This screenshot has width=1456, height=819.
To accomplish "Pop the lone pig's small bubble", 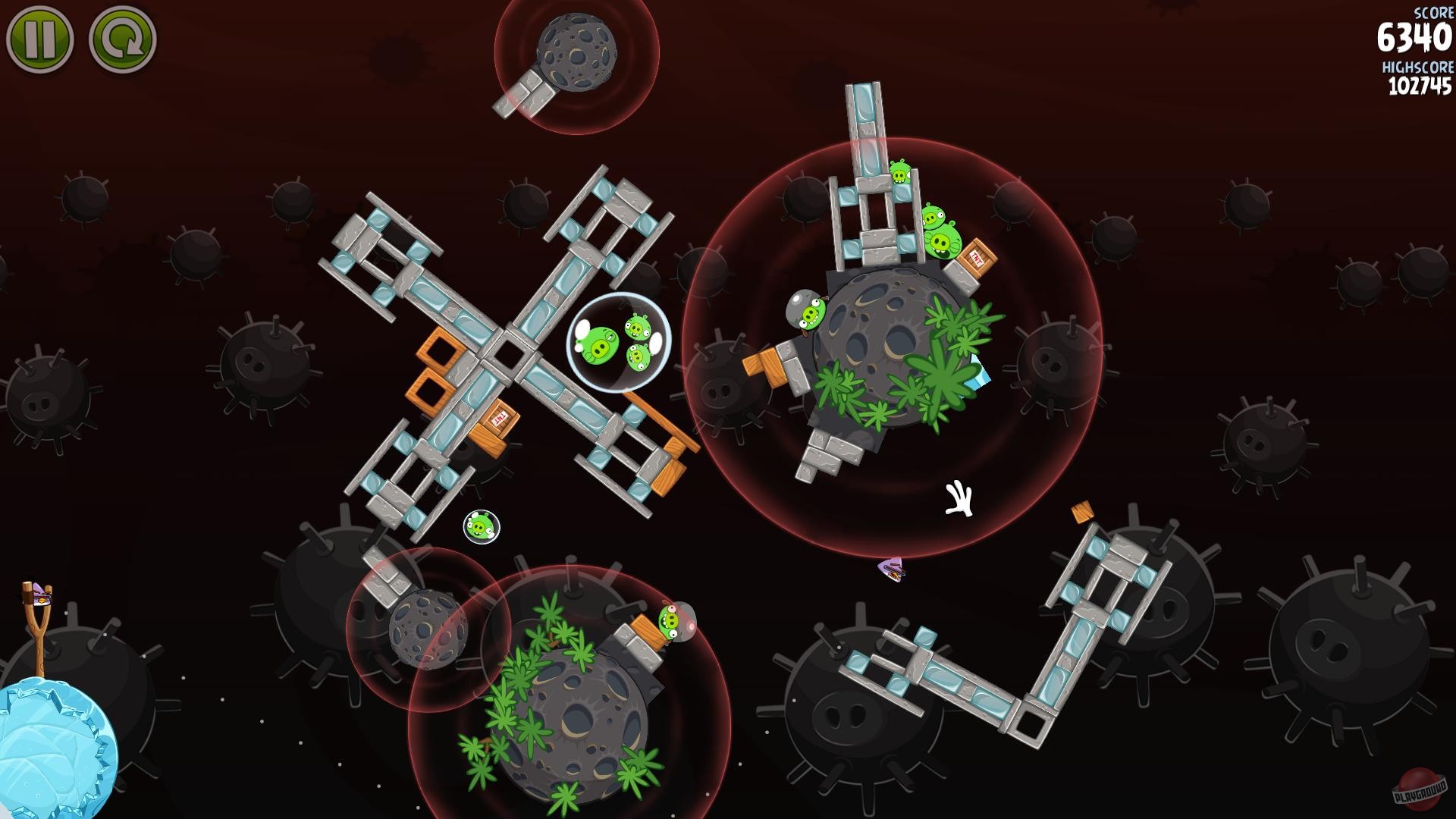I will tap(481, 528).
